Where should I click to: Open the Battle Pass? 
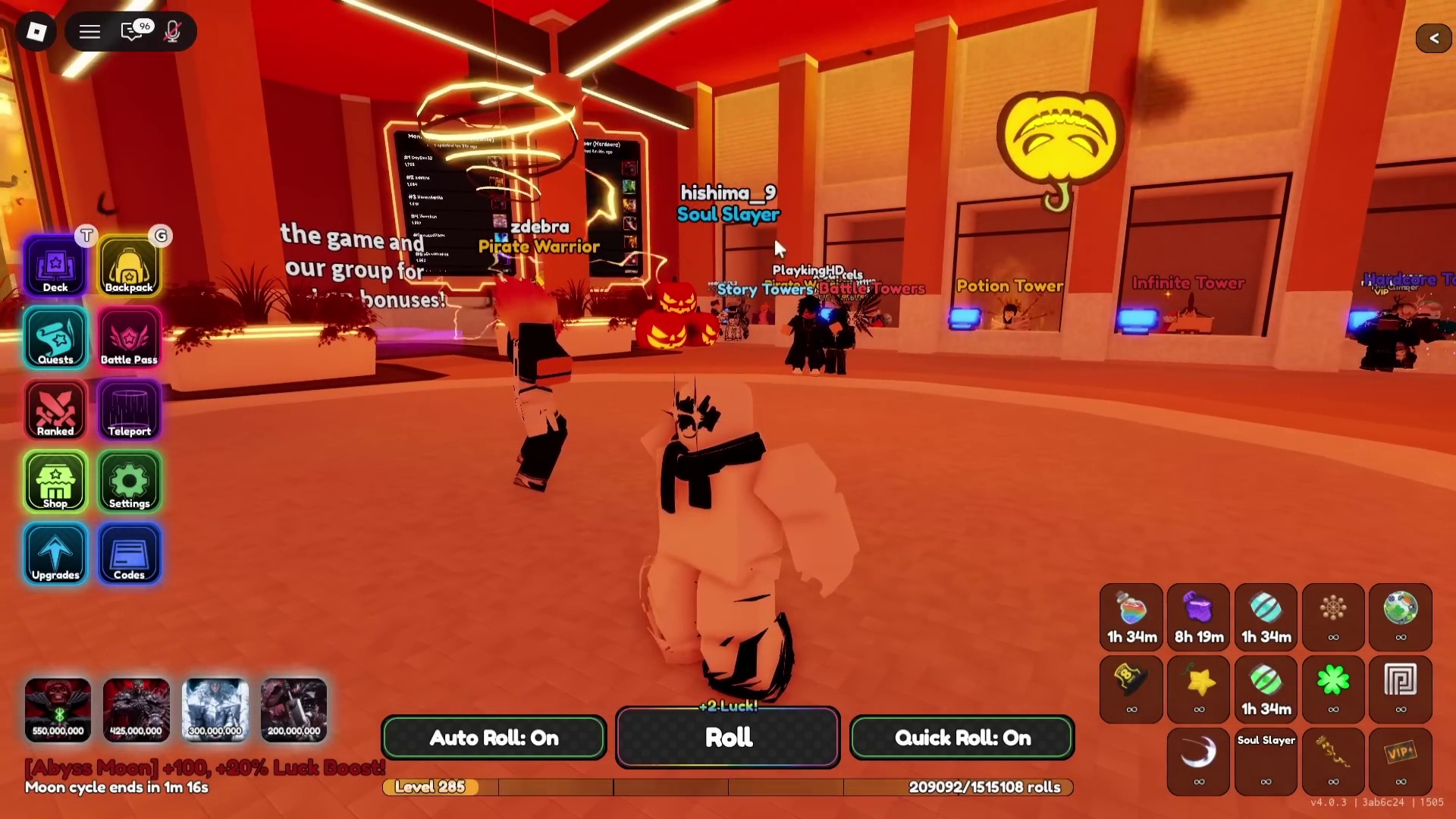(129, 338)
